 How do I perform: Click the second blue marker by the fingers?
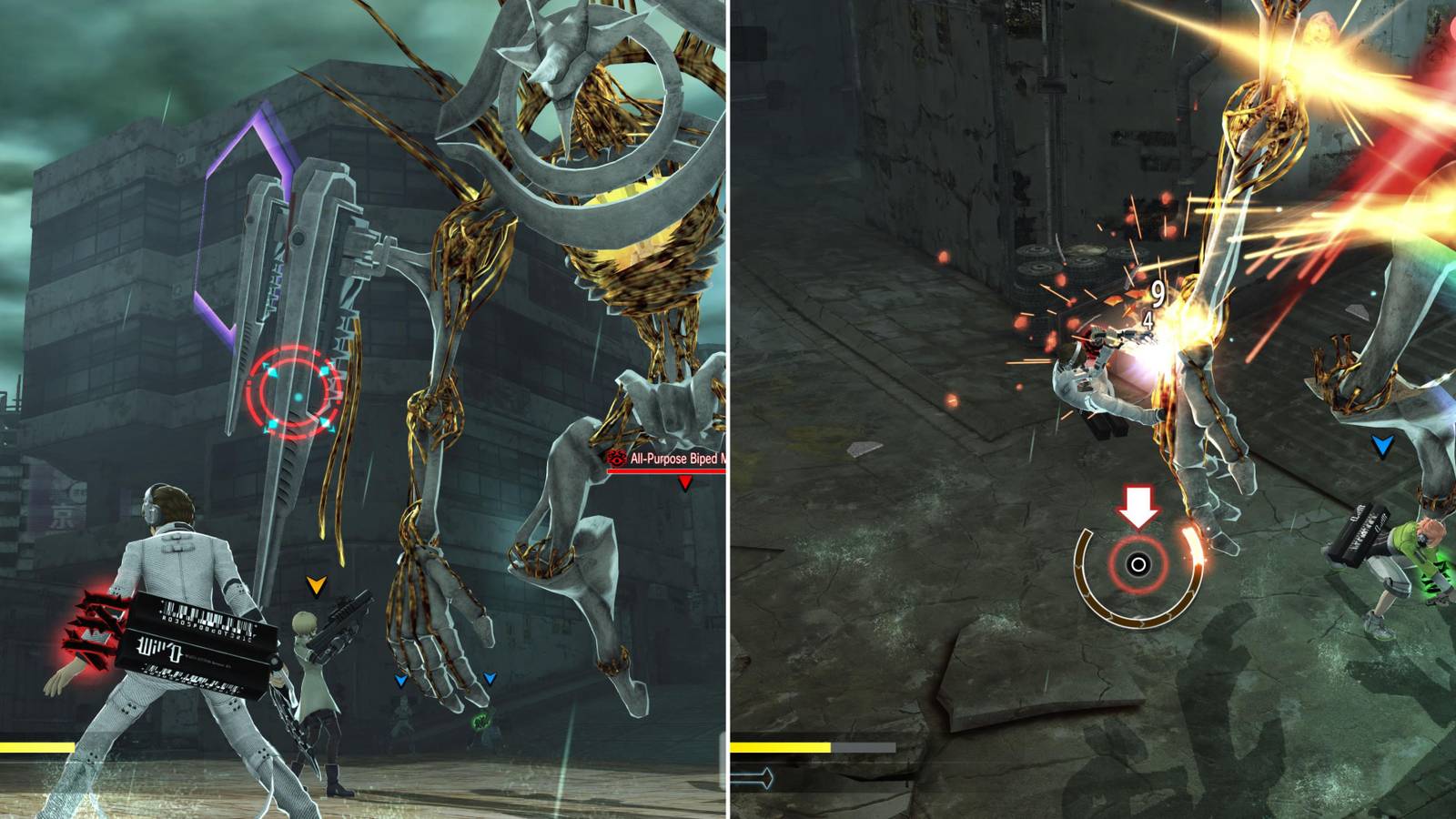point(491,675)
